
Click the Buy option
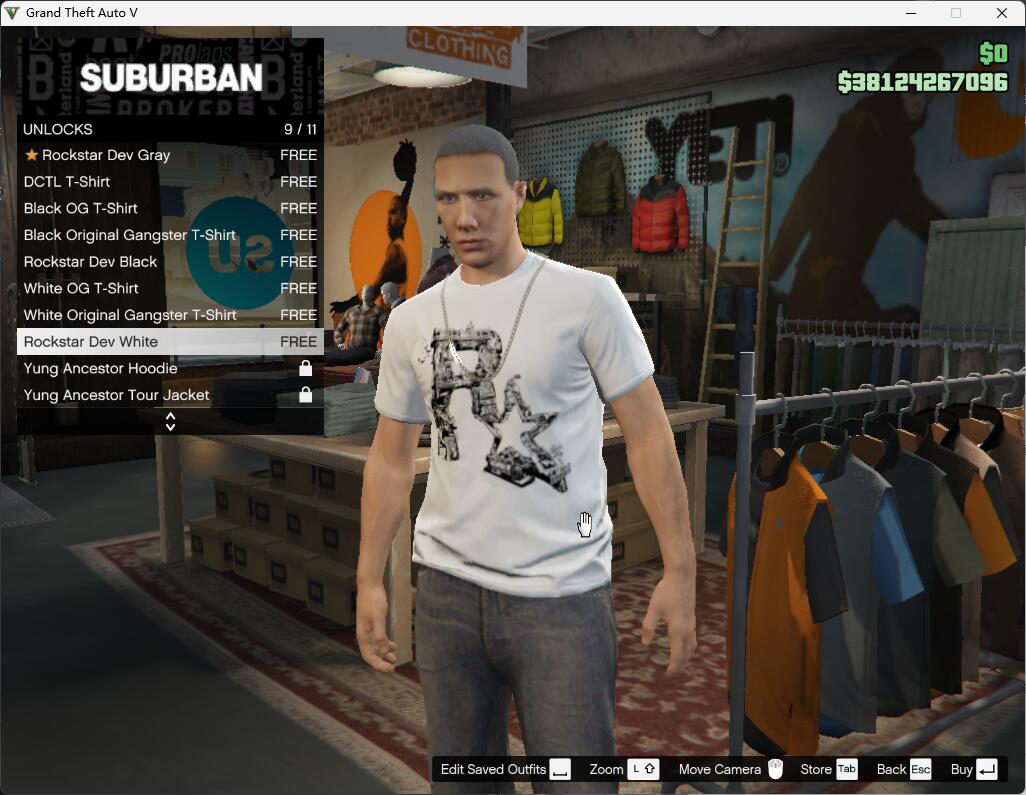(x=974, y=769)
